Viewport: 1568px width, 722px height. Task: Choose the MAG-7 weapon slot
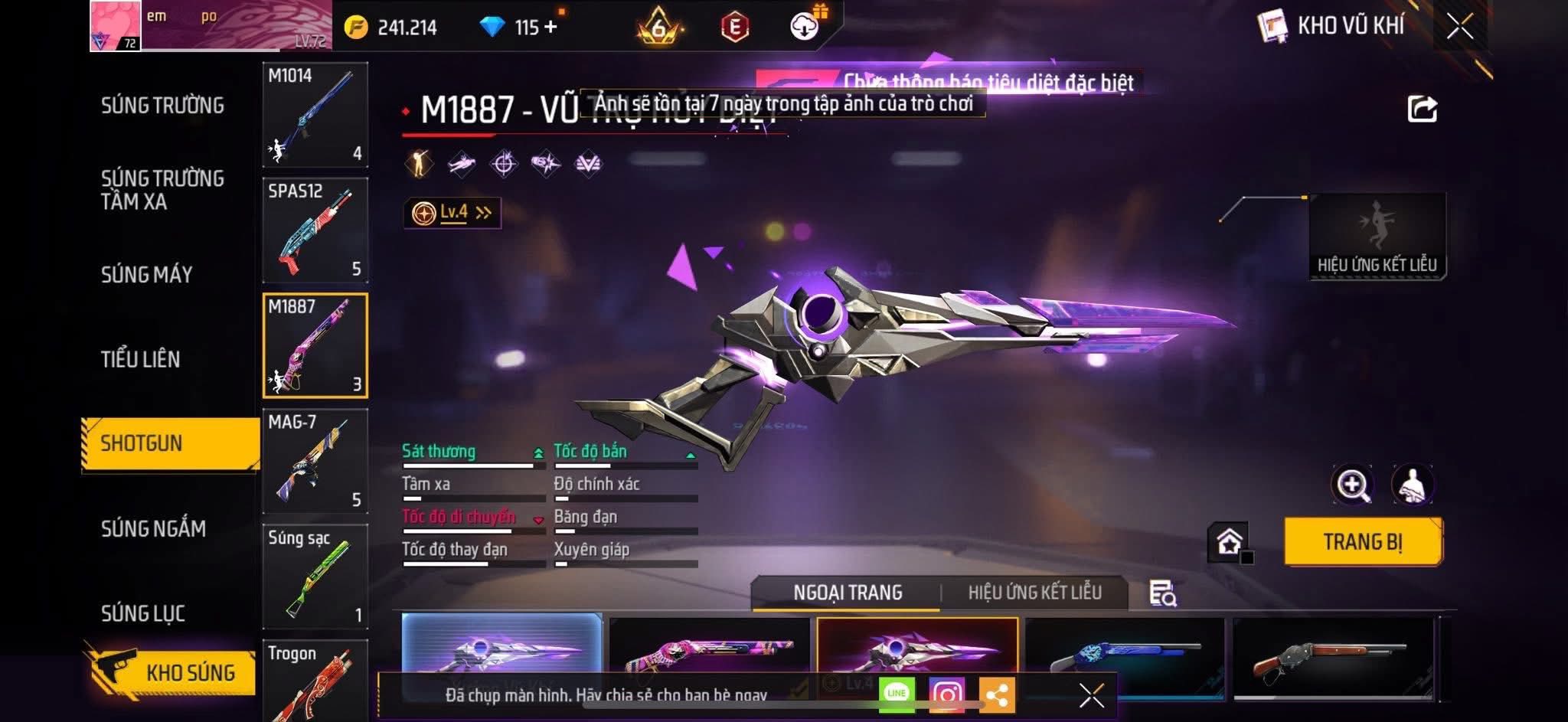(315, 461)
